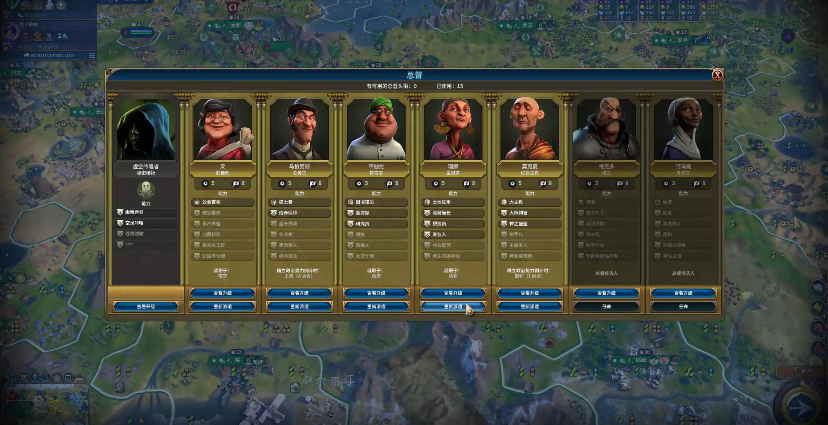Show Pingala's promotions
The image size is (828, 425).
[375, 293]
